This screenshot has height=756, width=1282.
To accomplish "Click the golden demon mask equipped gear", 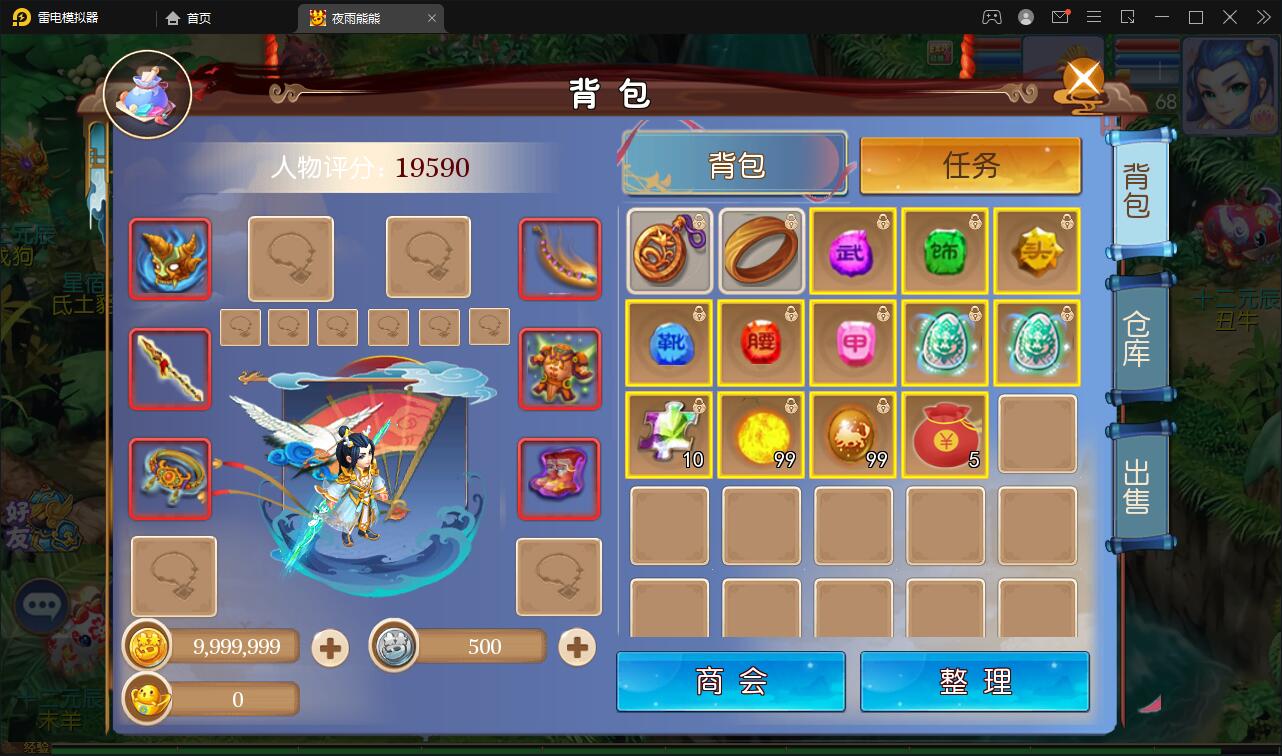I will pyautogui.click(x=169, y=258).
